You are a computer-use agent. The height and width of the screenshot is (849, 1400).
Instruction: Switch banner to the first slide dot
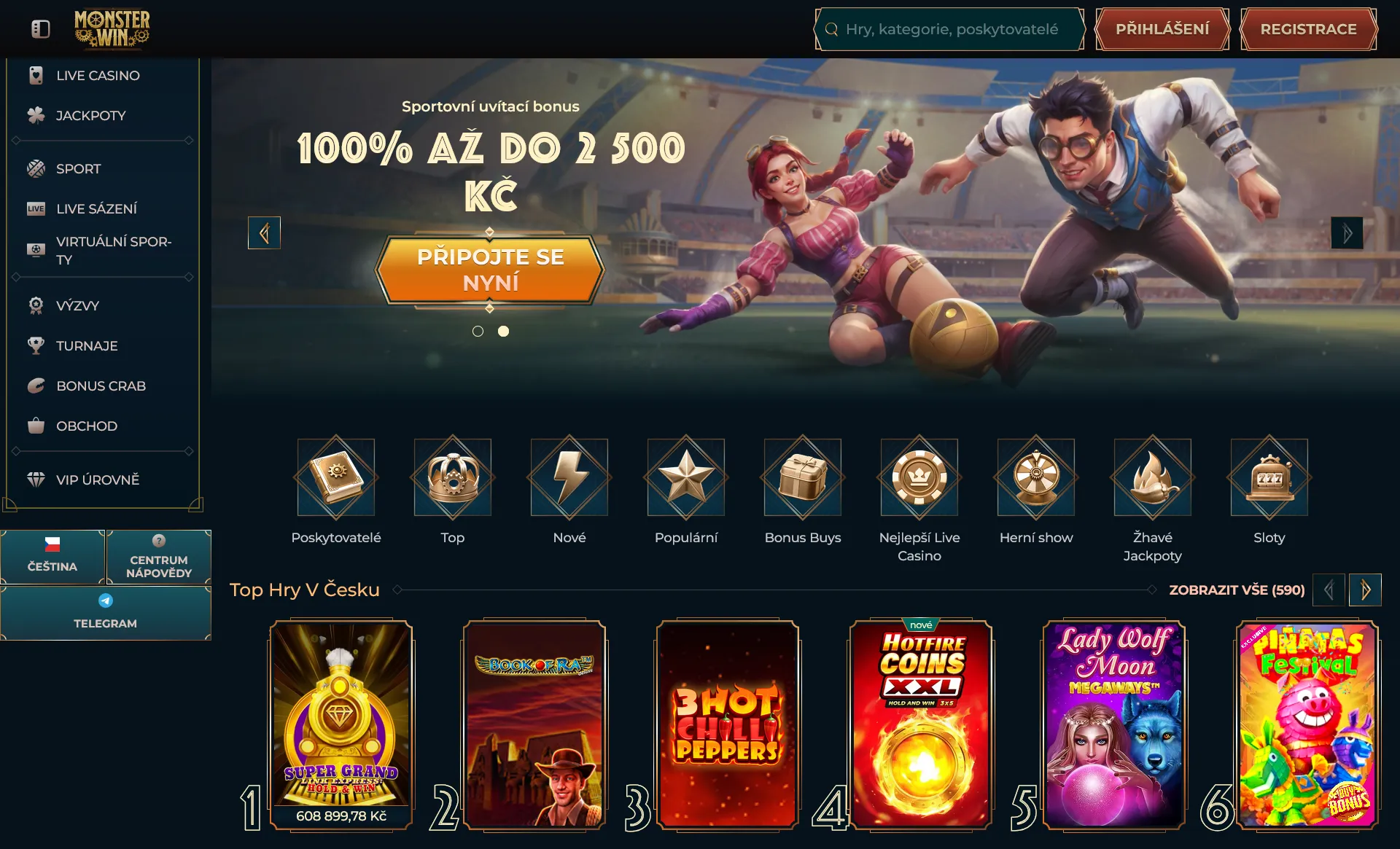coord(478,331)
